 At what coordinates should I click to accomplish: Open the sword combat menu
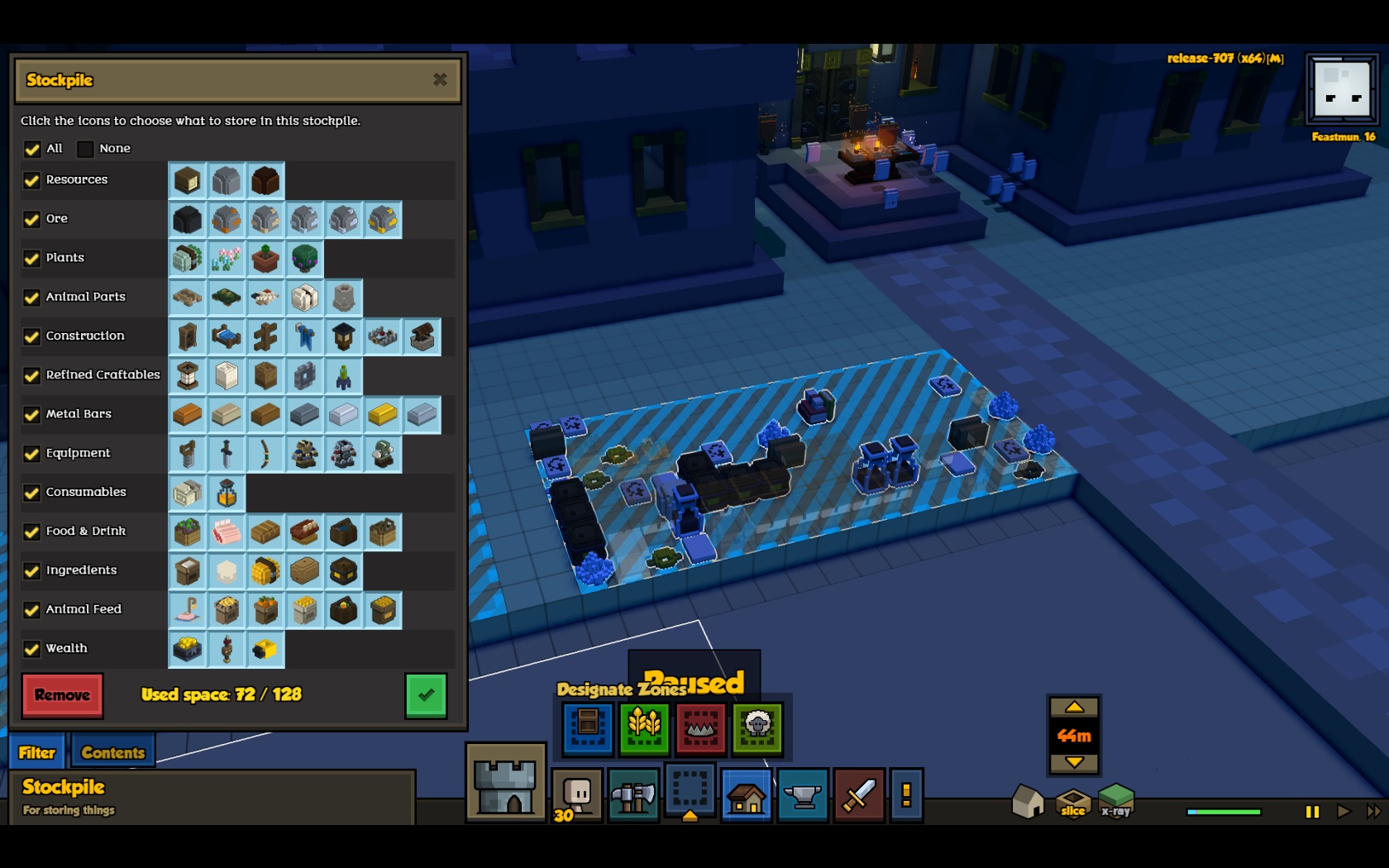click(x=858, y=795)
